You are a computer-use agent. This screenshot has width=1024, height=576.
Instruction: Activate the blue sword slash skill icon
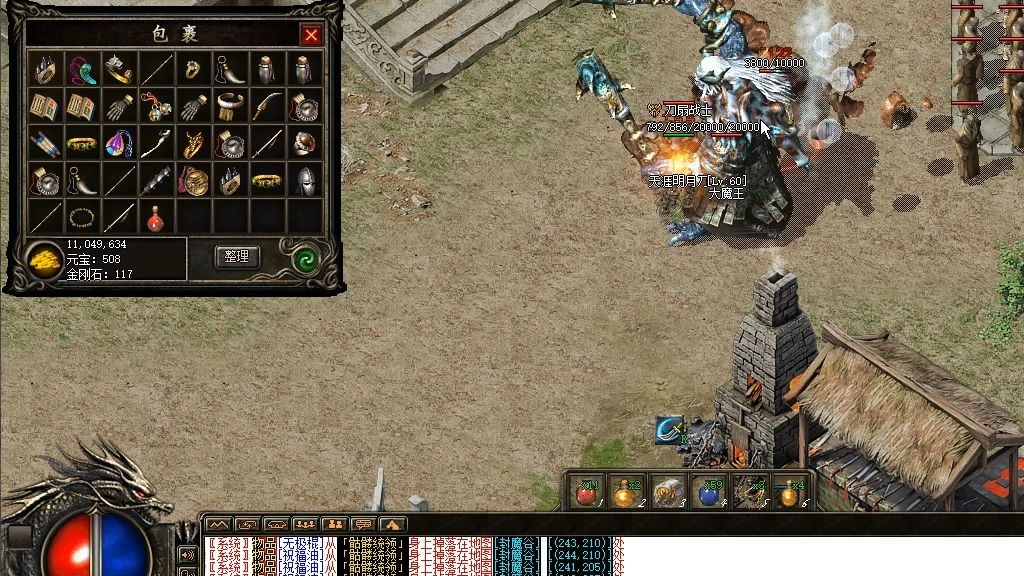pos(670,428)
